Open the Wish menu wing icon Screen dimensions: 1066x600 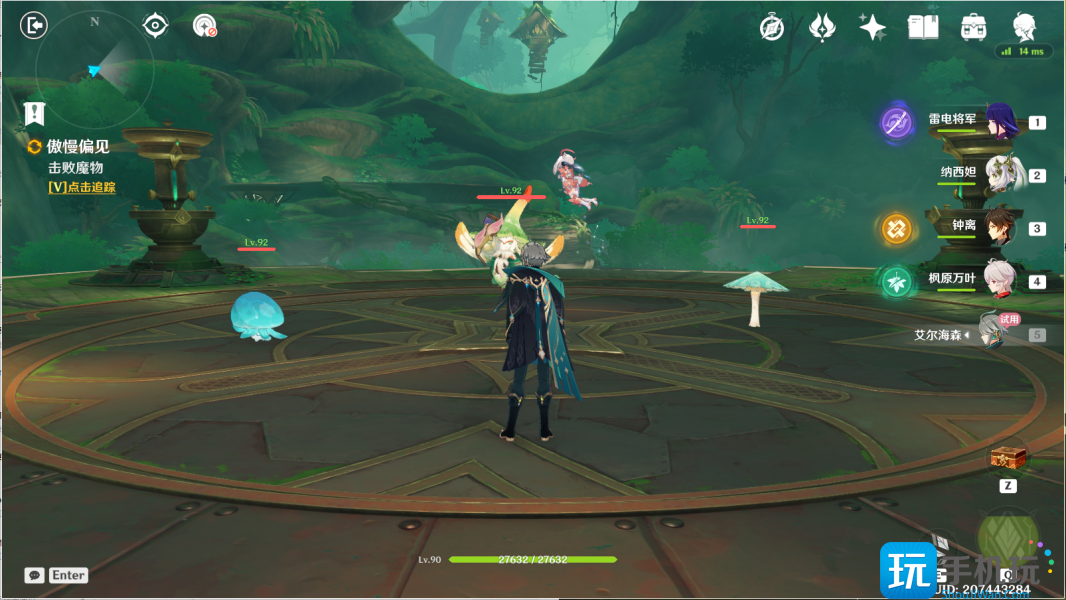822,27
